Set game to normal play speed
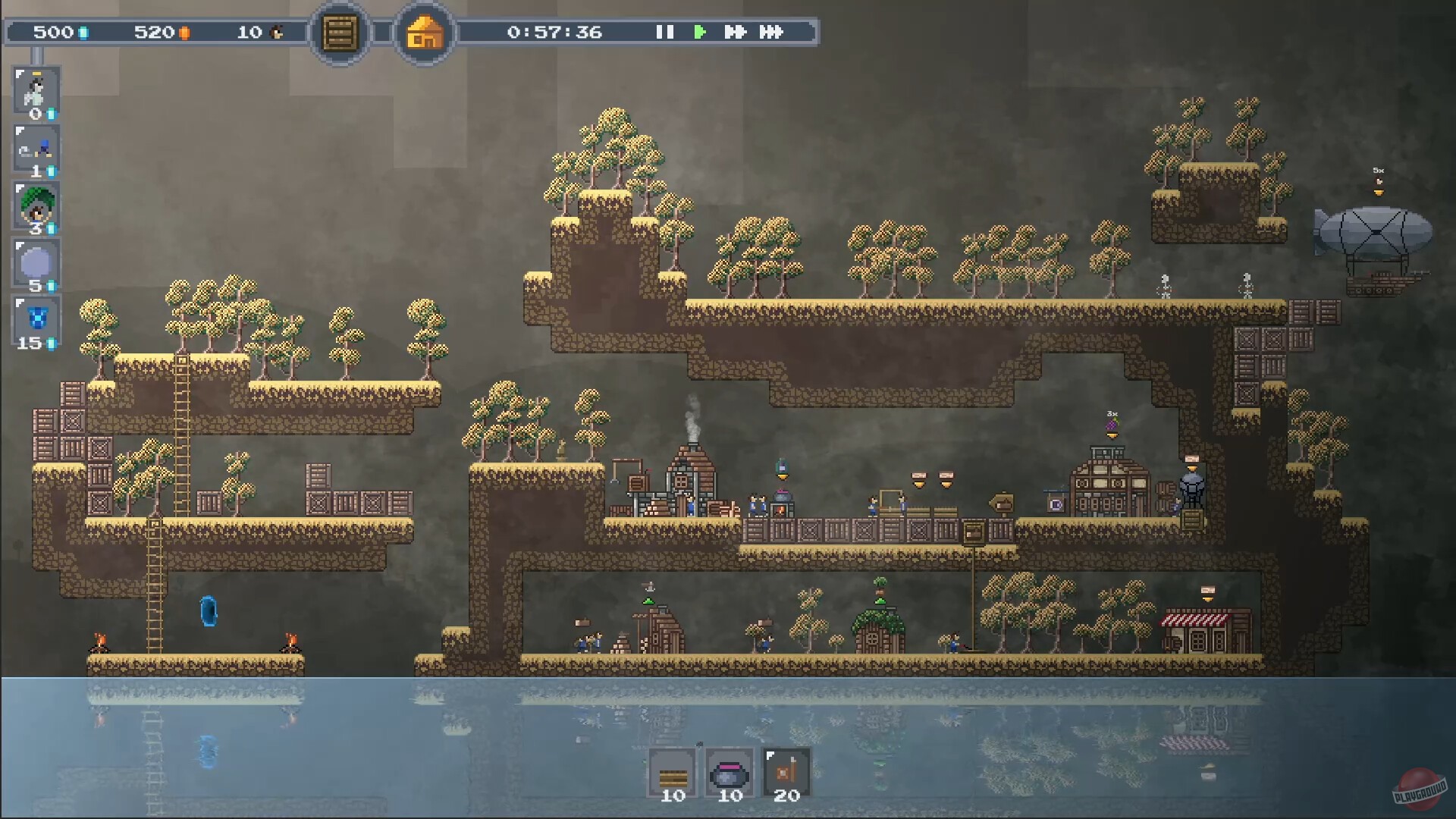The image size is (1456, 819). tap(700, 32)
